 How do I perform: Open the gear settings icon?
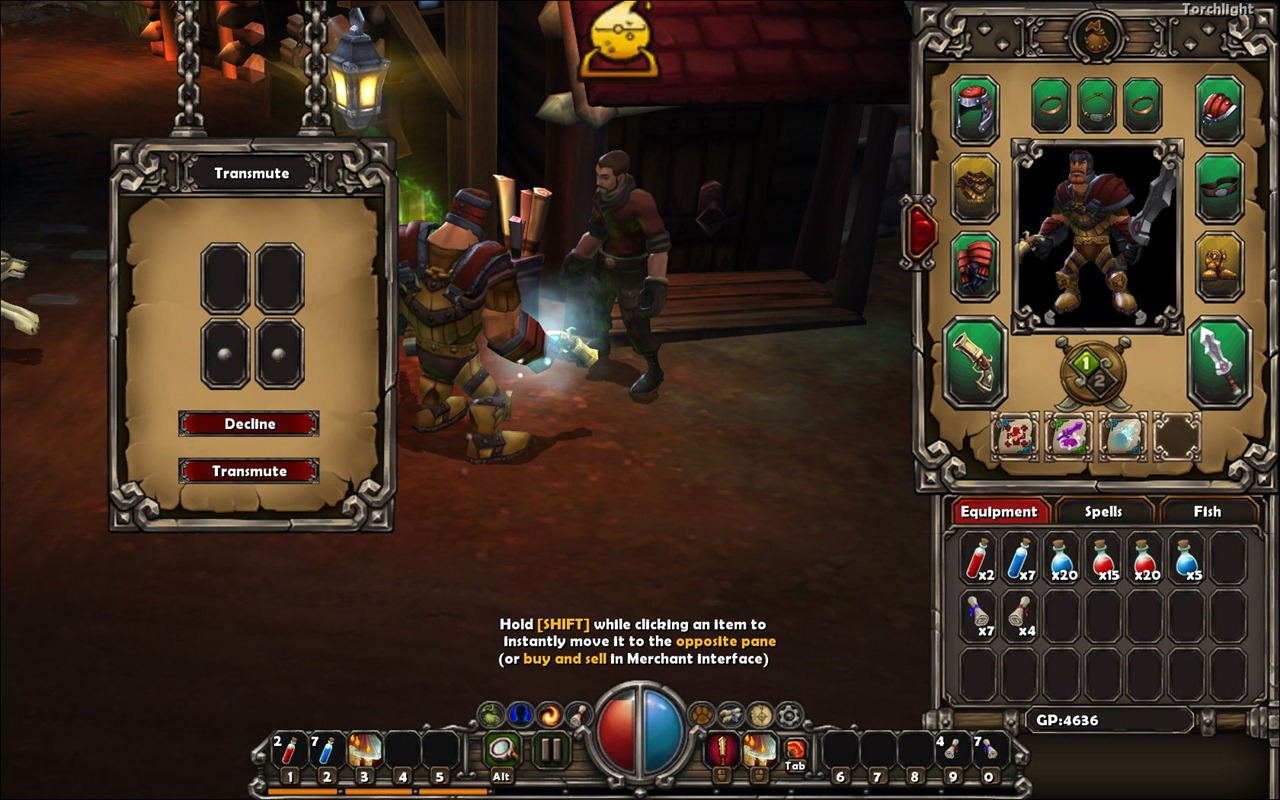pyautogui.click(x=789, y=714)
